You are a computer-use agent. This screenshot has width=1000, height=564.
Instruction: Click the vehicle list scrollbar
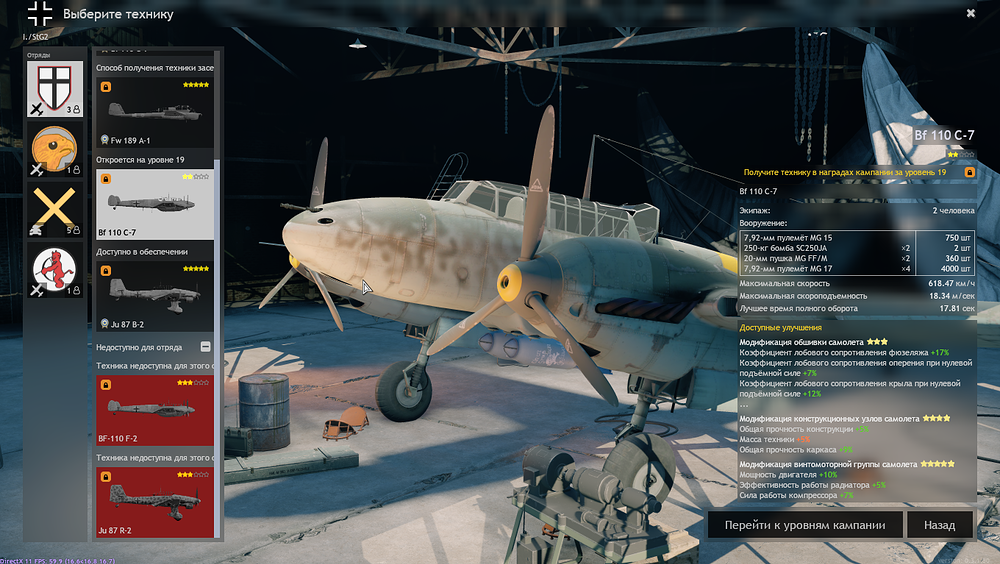click(x=219, y=200)
